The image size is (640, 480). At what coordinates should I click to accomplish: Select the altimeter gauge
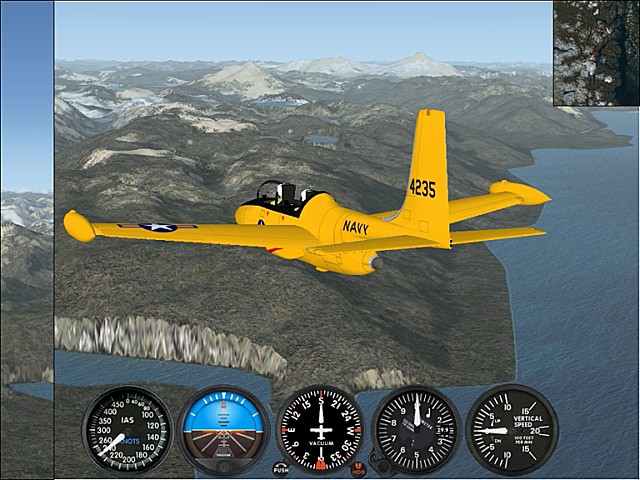click(416, 430)
